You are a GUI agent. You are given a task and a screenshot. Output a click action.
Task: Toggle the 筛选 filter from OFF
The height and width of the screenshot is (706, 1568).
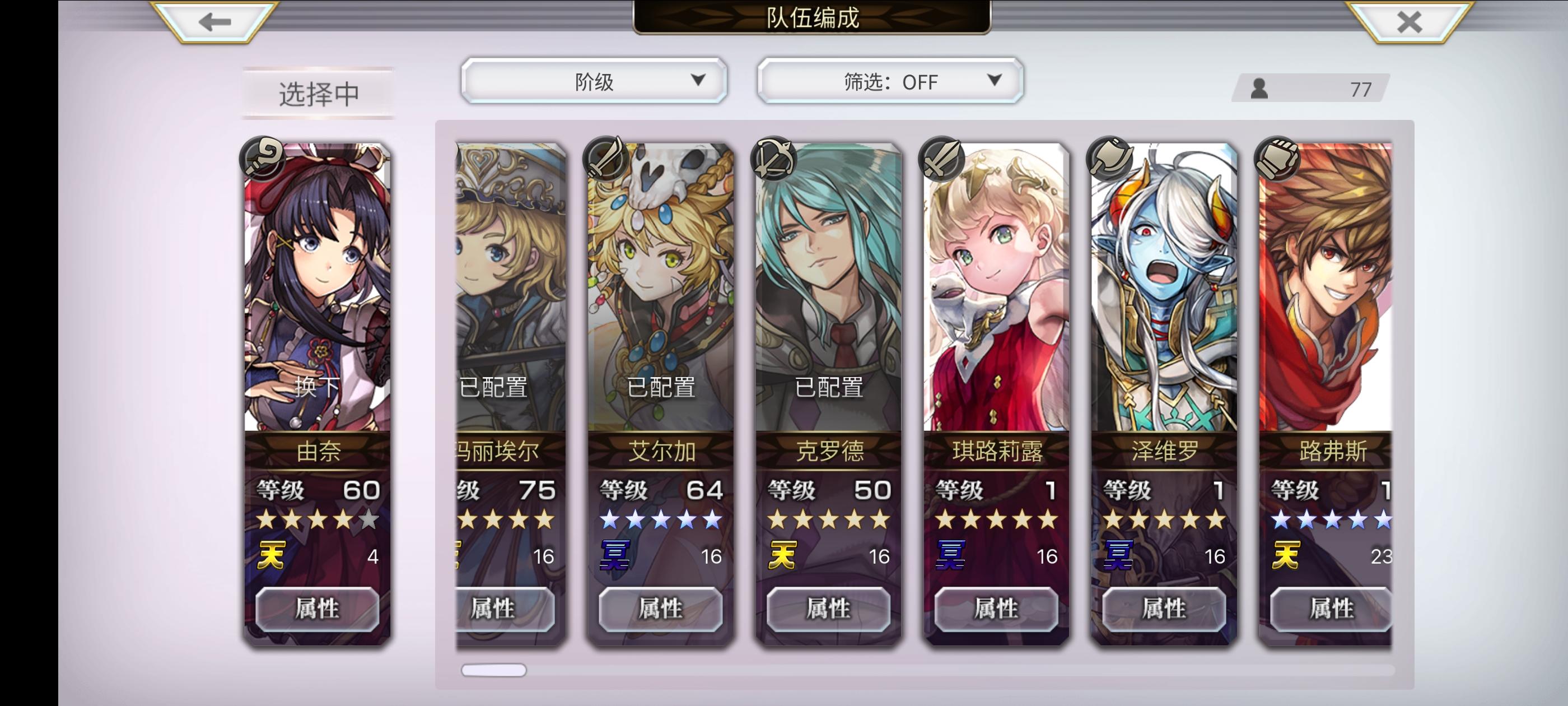tap(889, 82)
